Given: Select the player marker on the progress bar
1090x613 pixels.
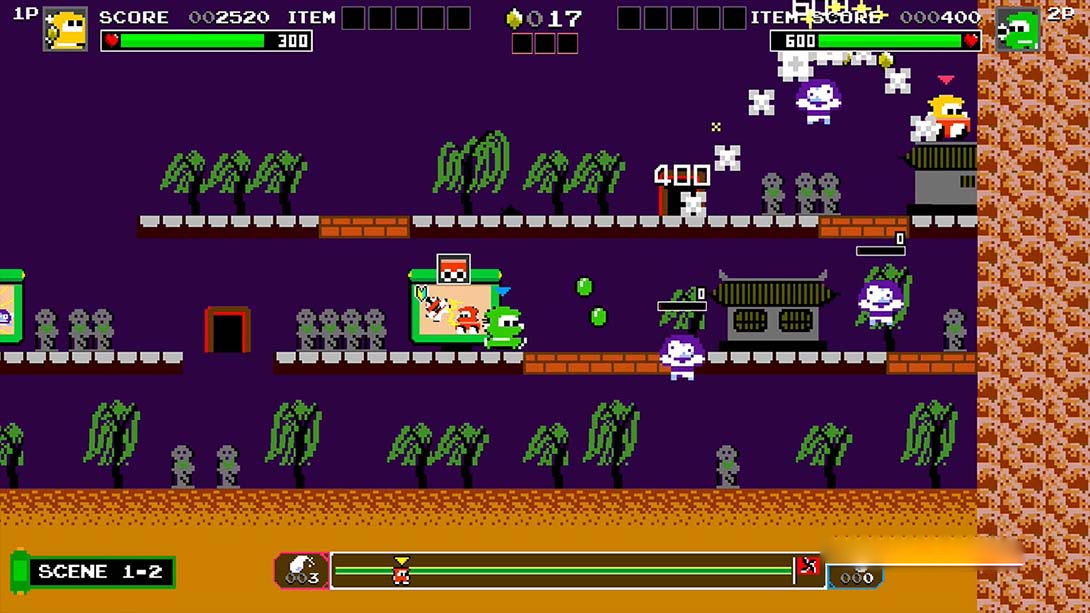Looking at the screenshot, I should pos(401,570).
